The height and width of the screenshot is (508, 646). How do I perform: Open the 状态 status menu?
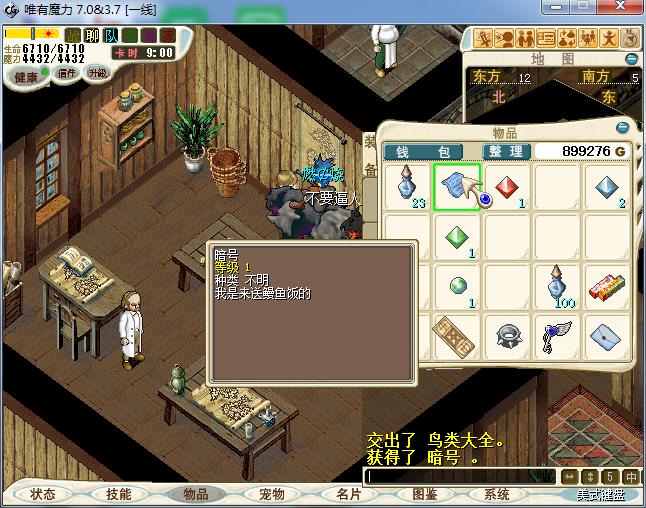coord(43,494)
